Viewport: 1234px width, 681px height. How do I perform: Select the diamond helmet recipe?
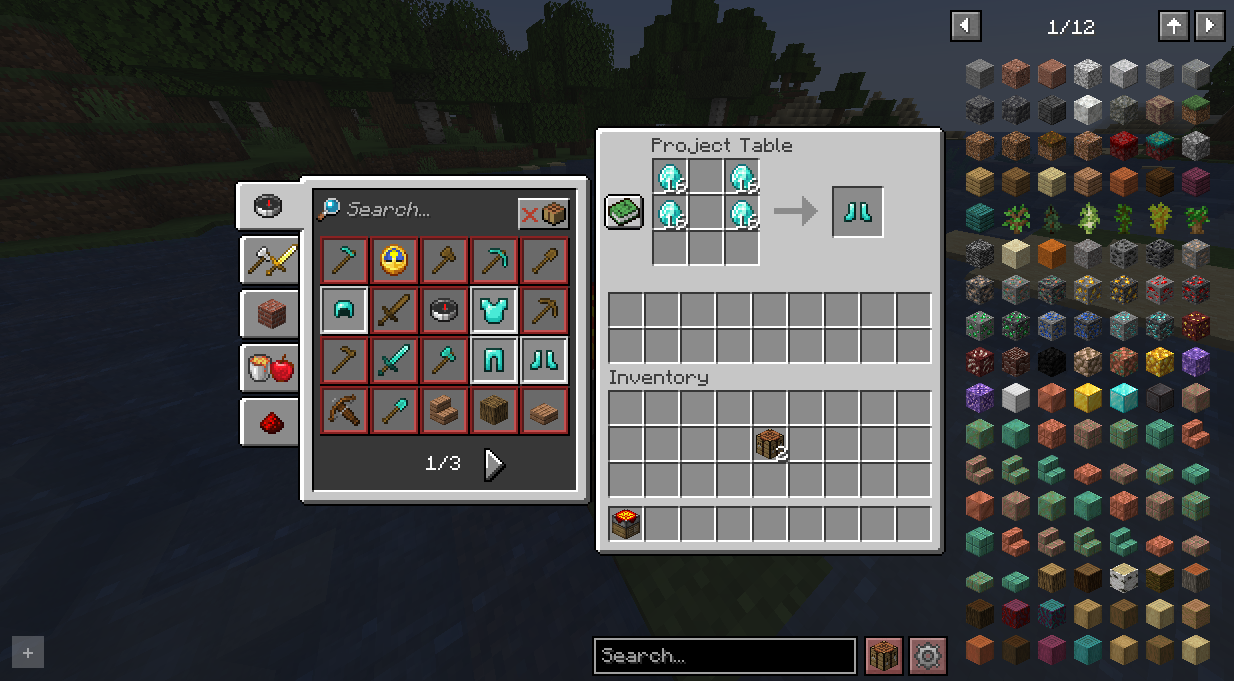345,310
